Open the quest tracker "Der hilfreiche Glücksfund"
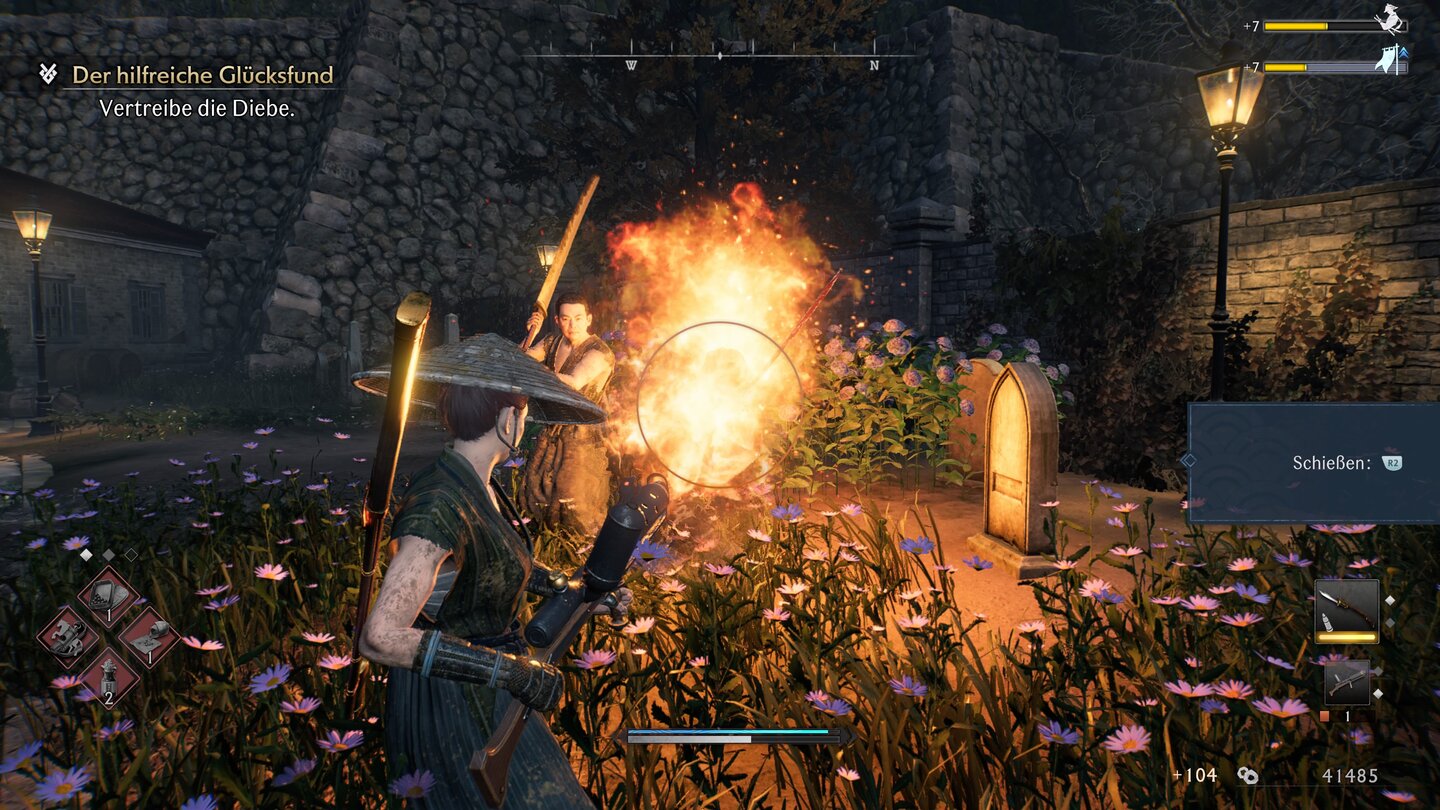The width and height of the screenshot is (1440, 810). pos(202,75)
